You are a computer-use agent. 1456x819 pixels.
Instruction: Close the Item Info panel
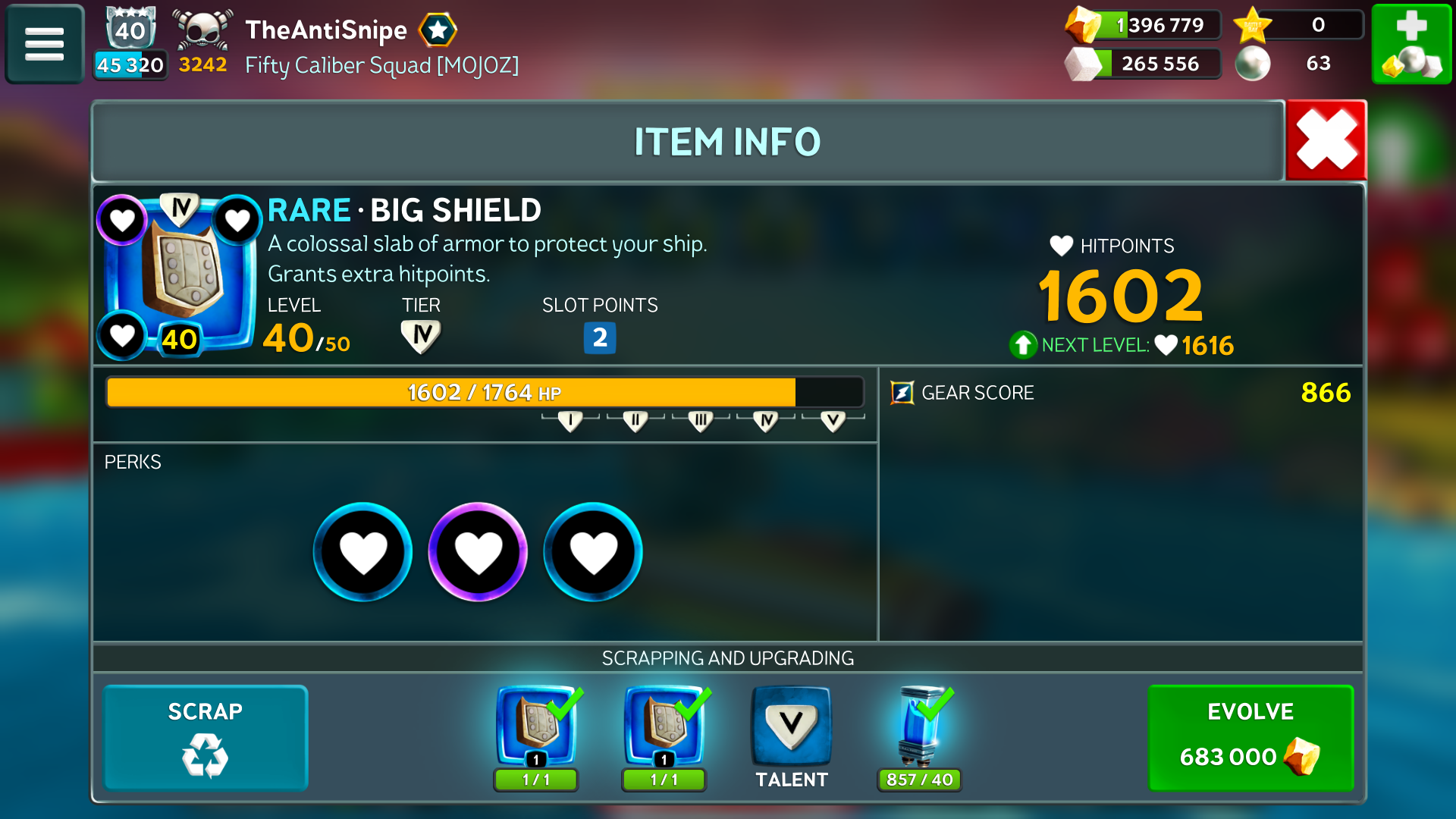click(x=1326, y=141)
